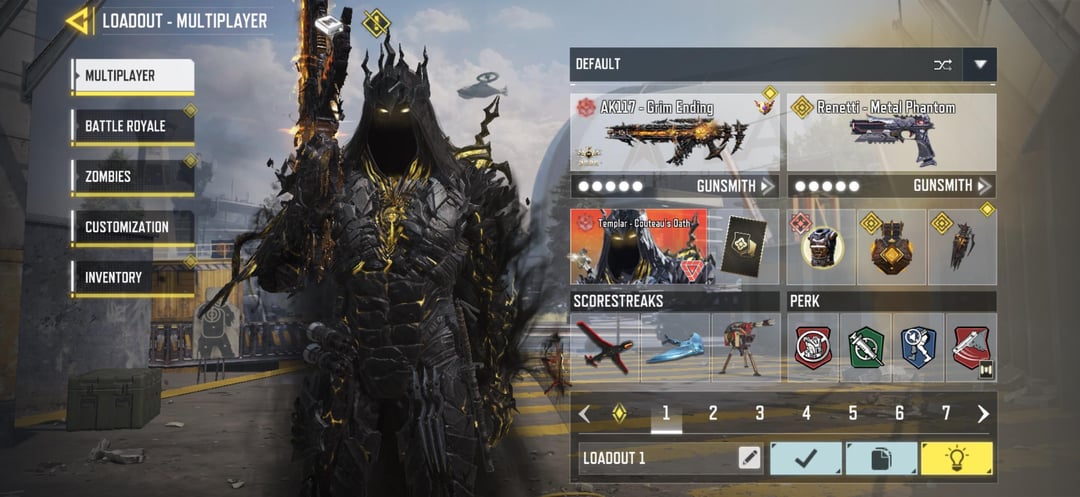
Task: Click the yellow lightbulb recommendation button
Action: click(x=956, y=459)
